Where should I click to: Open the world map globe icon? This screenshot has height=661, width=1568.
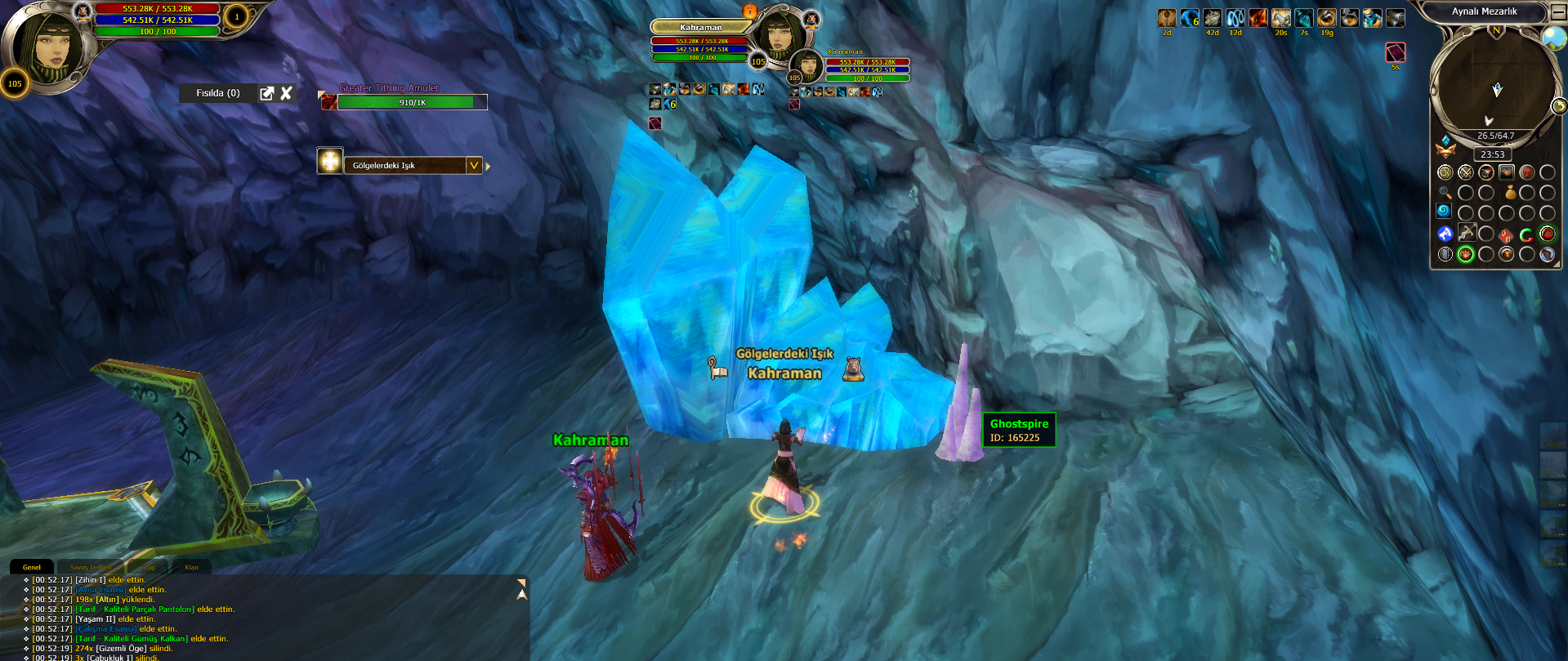[1552, 37]
